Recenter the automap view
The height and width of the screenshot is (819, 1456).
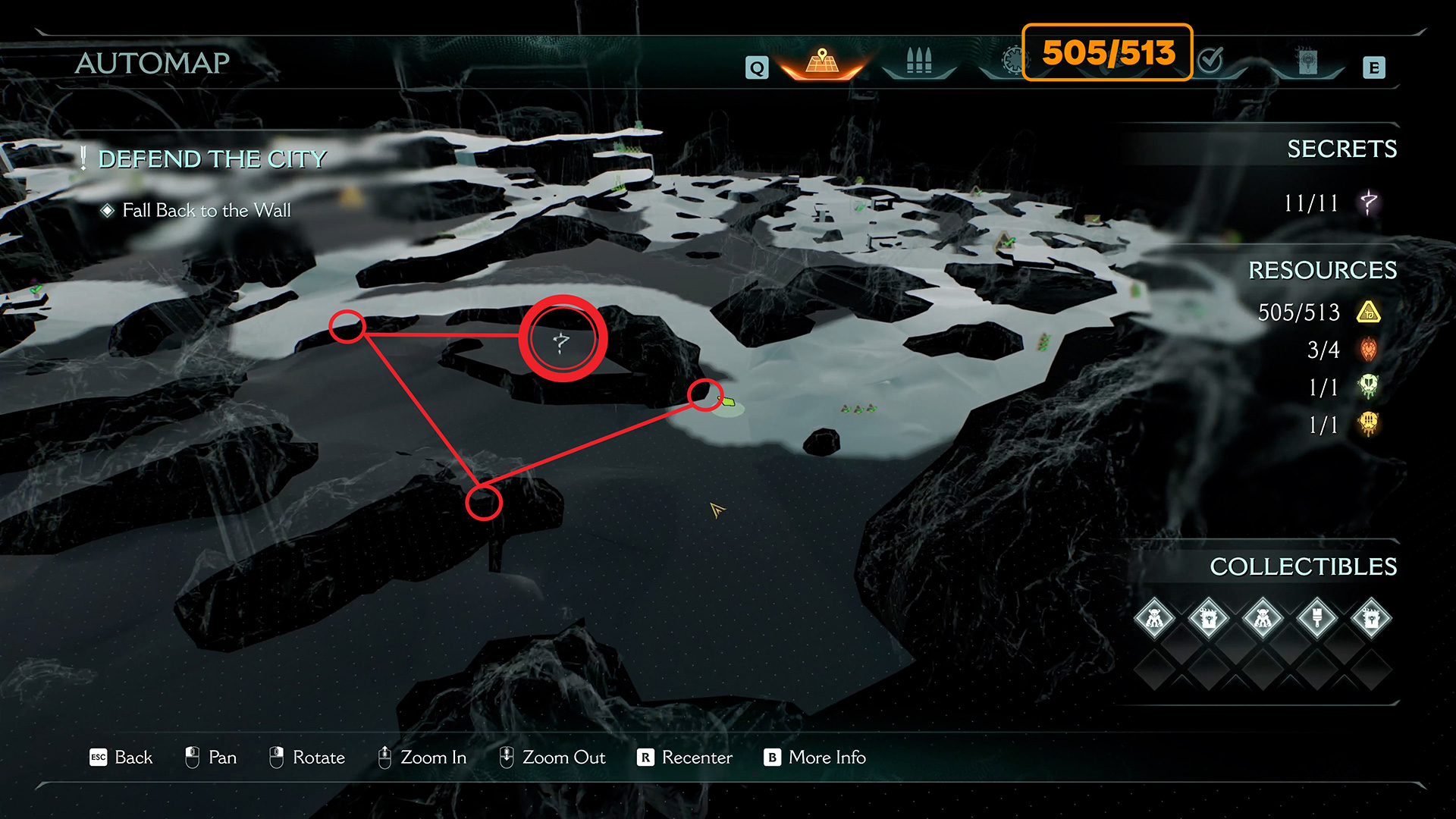[685, 758]
